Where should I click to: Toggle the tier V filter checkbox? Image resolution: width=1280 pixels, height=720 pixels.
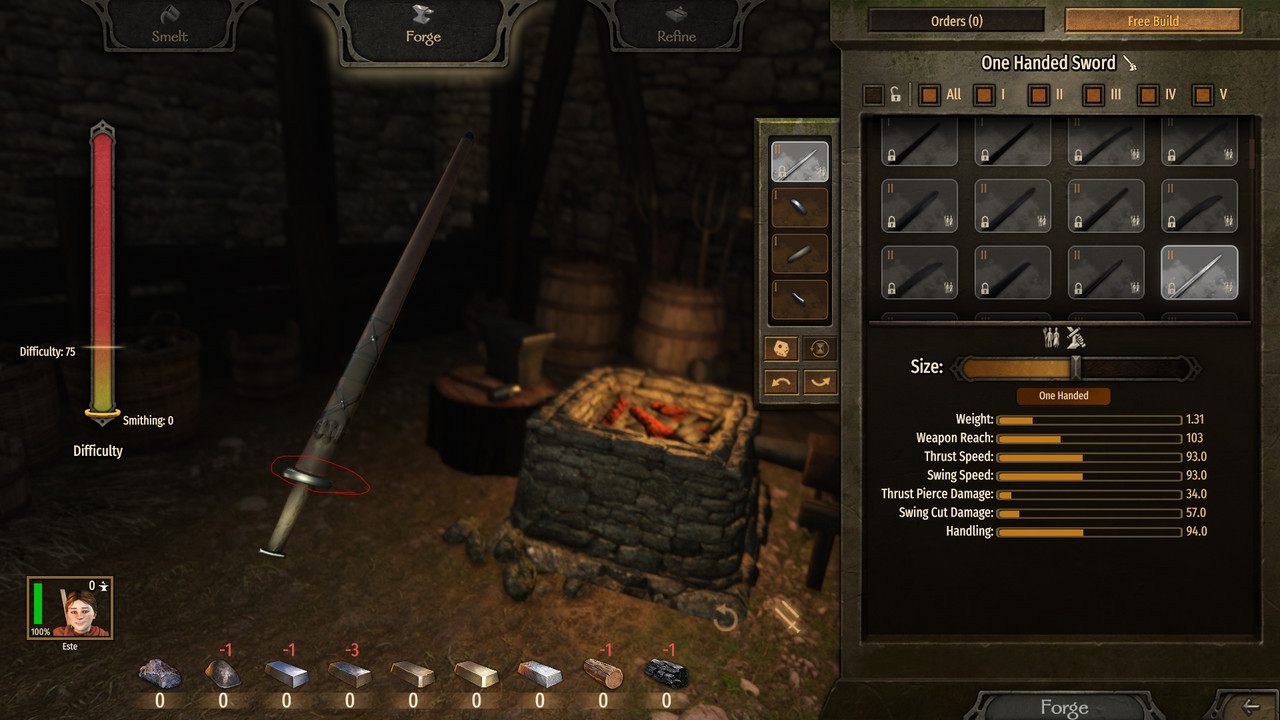[x=1203, y=95]
